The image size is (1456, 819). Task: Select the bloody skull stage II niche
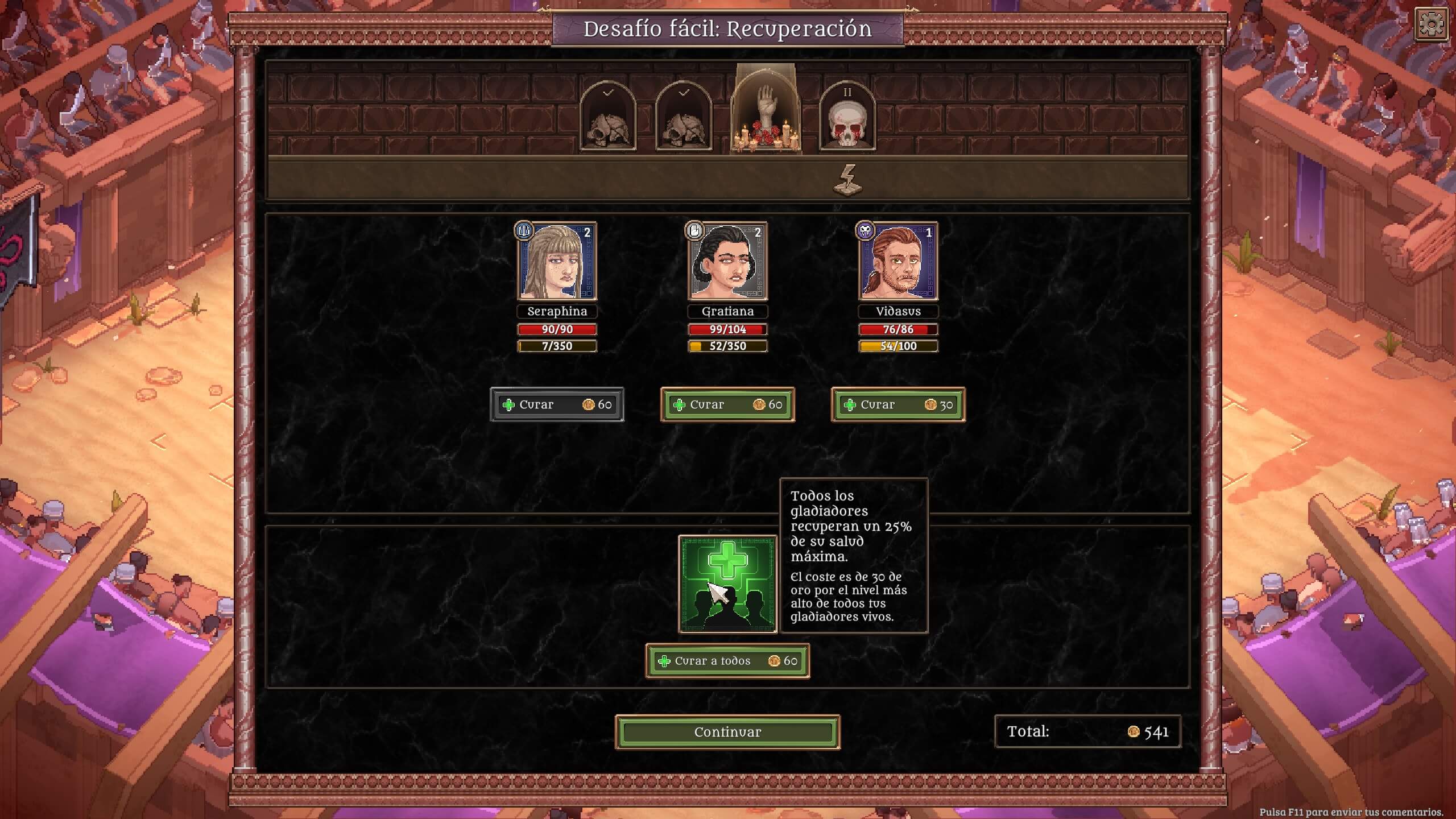click(847, 118)
